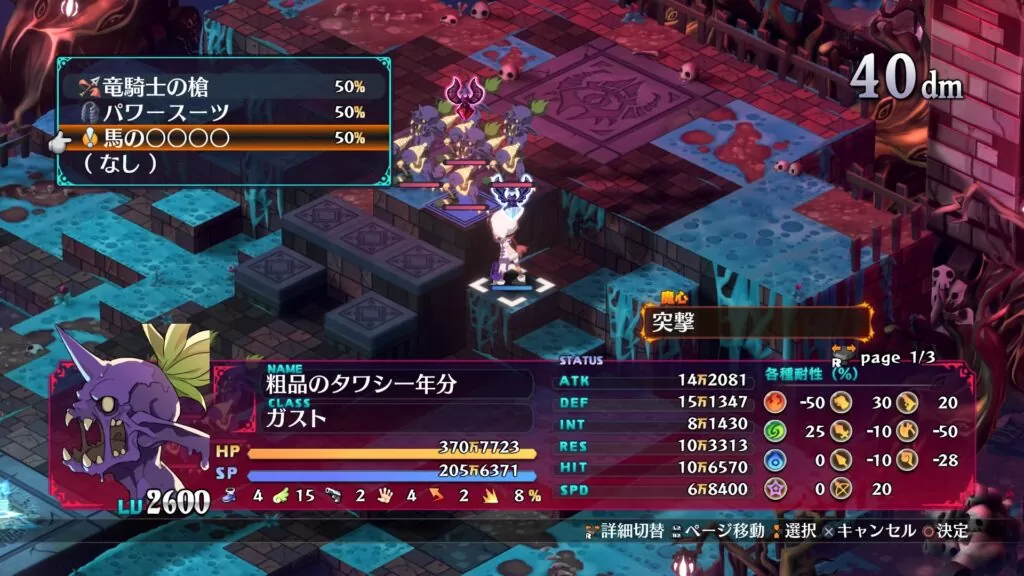The height and width of the screenshot is (576, 1024).
Task: Select the highlighted 馬の○○○○ entry
Action: [220, 137]
